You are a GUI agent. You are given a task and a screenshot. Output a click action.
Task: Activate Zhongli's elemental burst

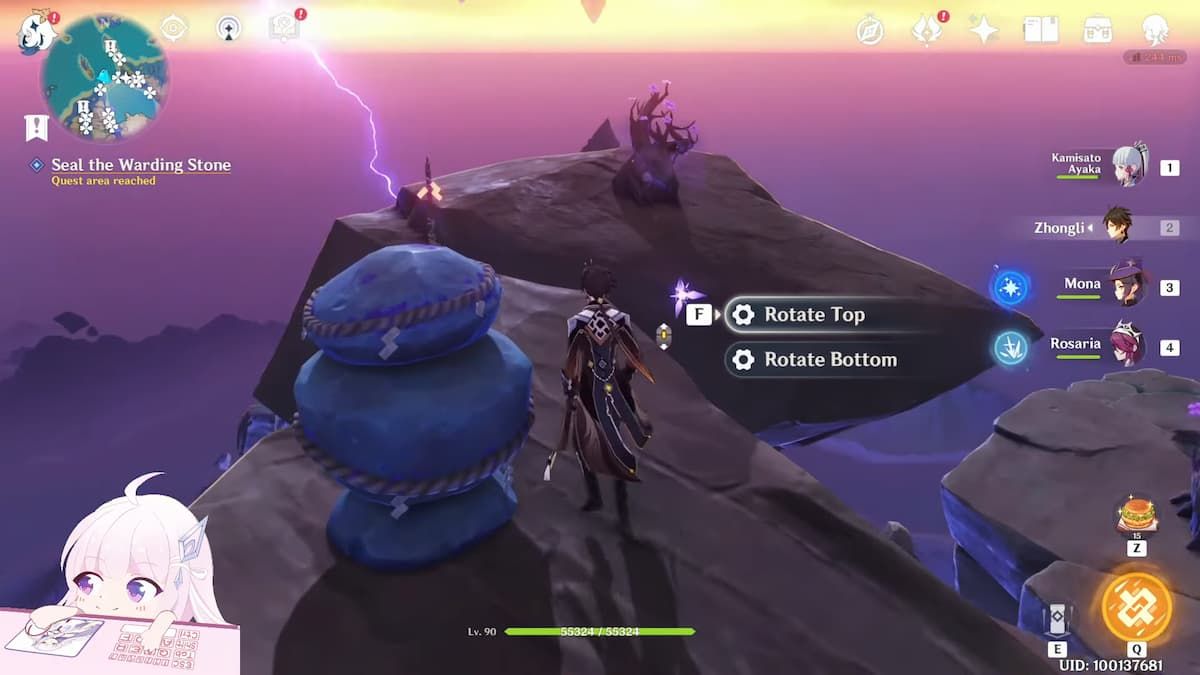[1136, 606]
